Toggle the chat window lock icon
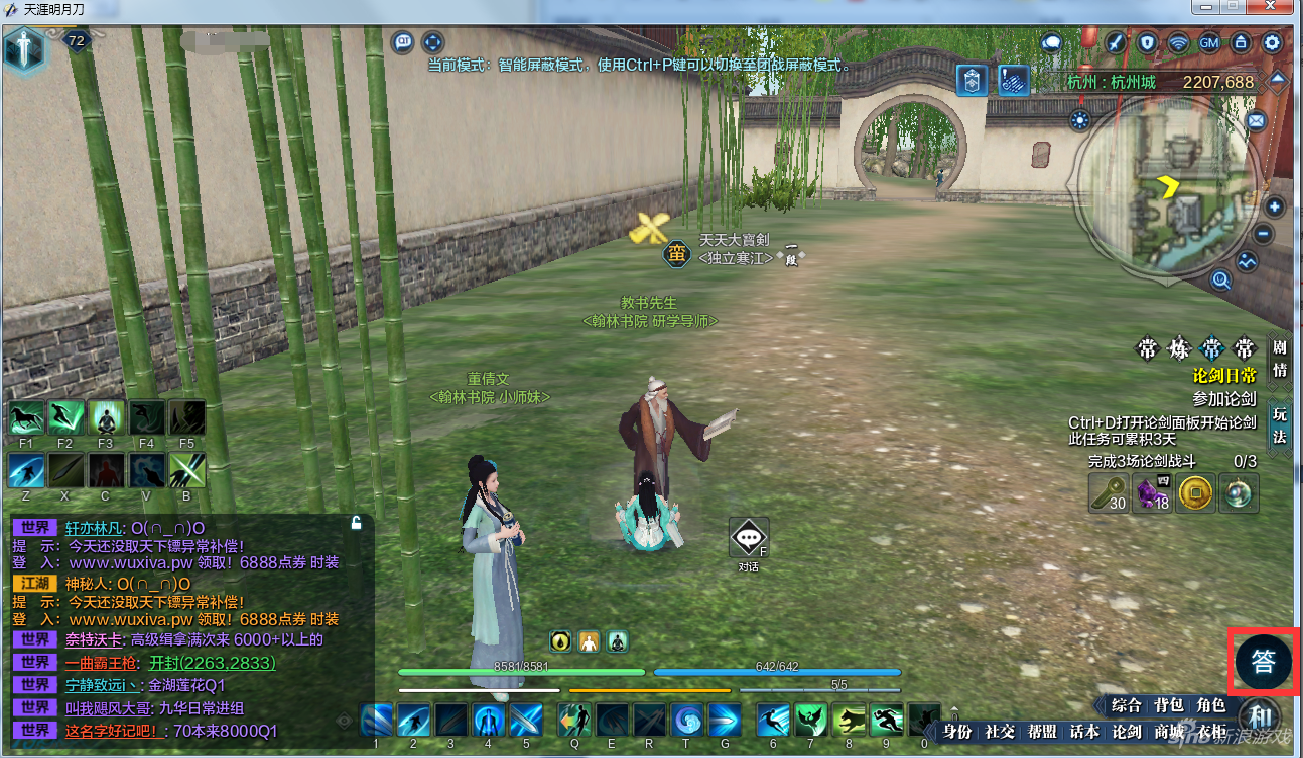This screenshot has width=1303, height=758. pyautogui.click(x=356, y=522)
